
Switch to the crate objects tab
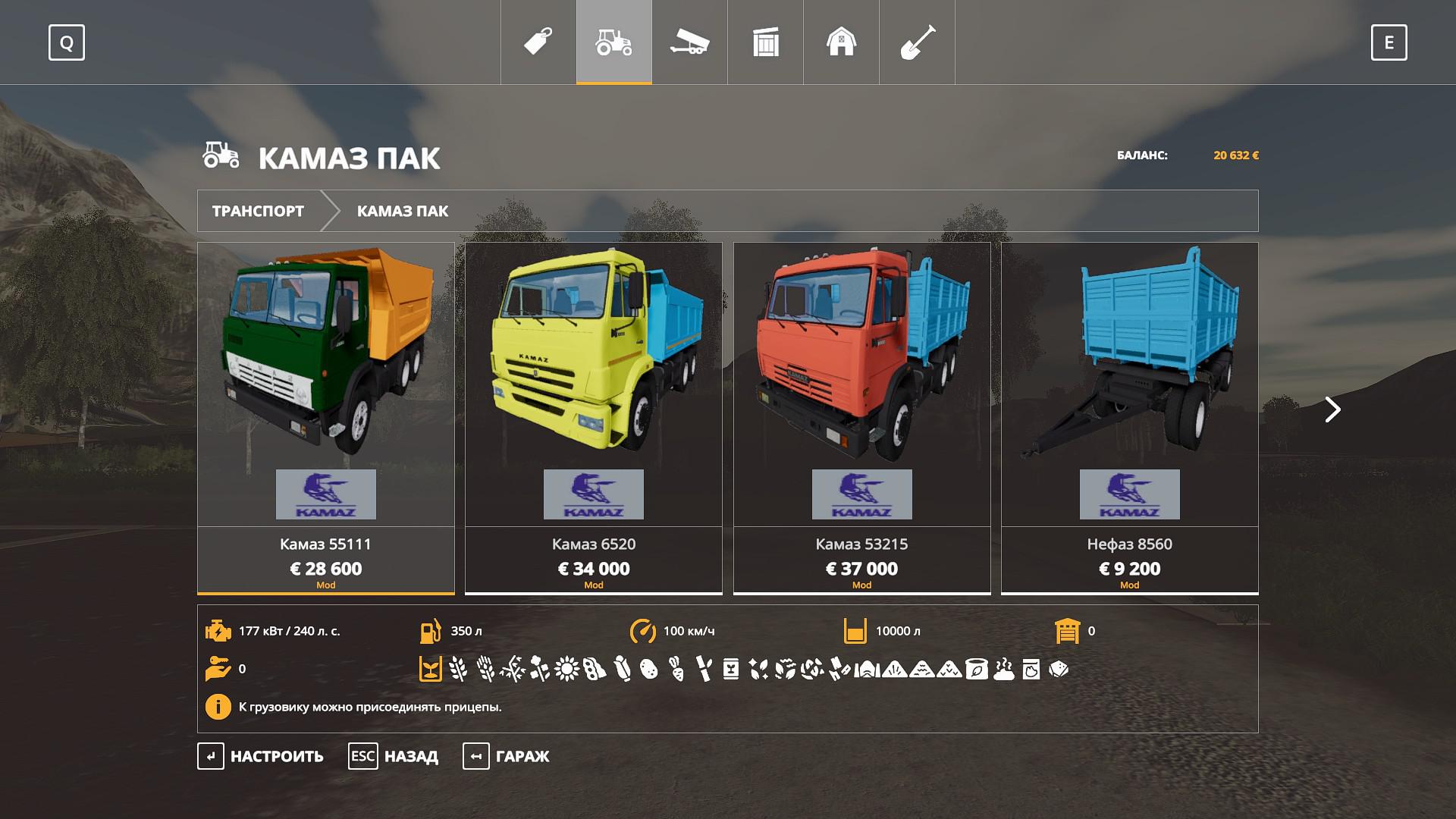pyautogui.click(x=766, y=42)
